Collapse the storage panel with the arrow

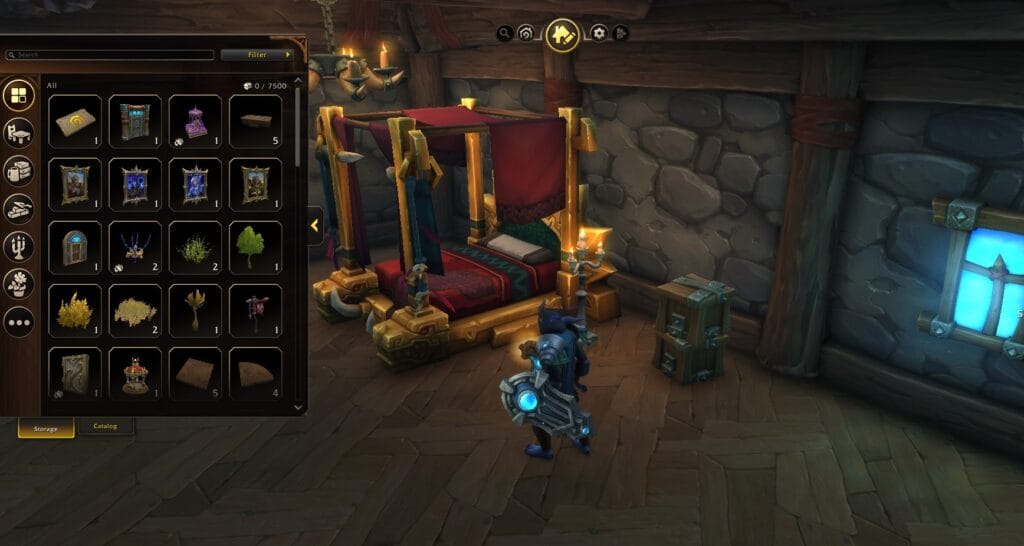click(315, 225)
